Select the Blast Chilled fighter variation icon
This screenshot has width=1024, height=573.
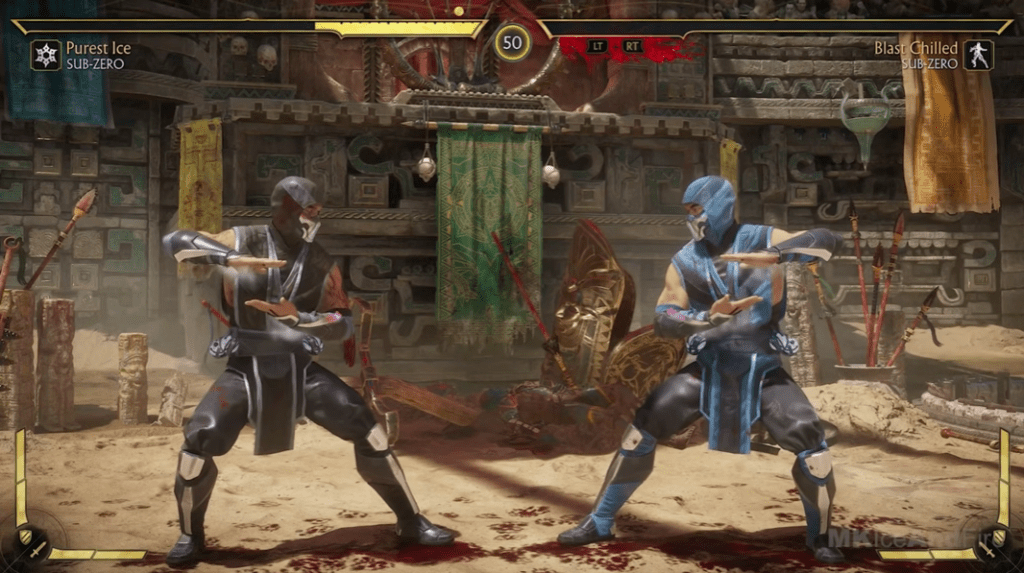tap(978, 54)
